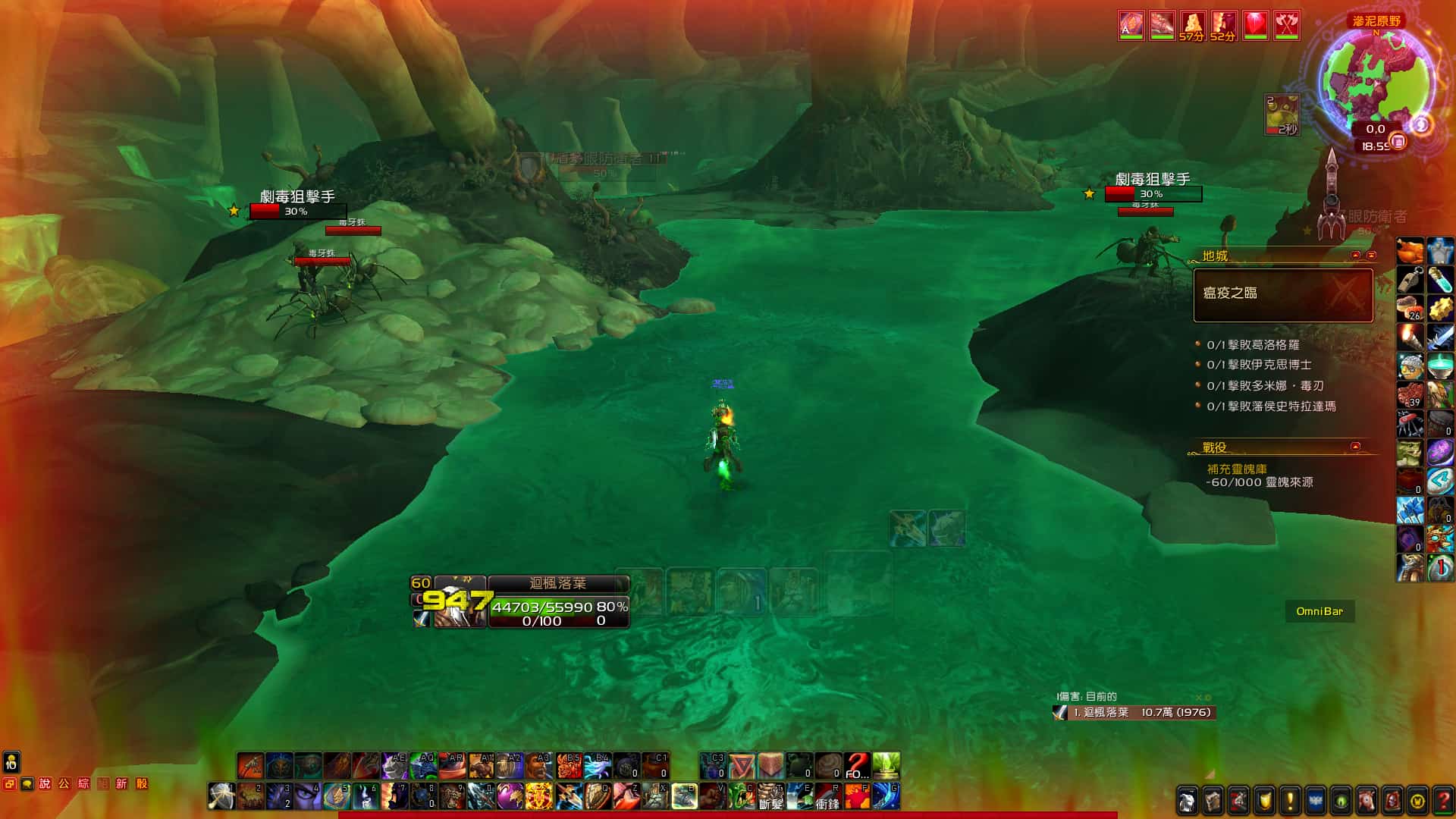Click the damage meter row for 迴楓落葉

click(1134, 713)
